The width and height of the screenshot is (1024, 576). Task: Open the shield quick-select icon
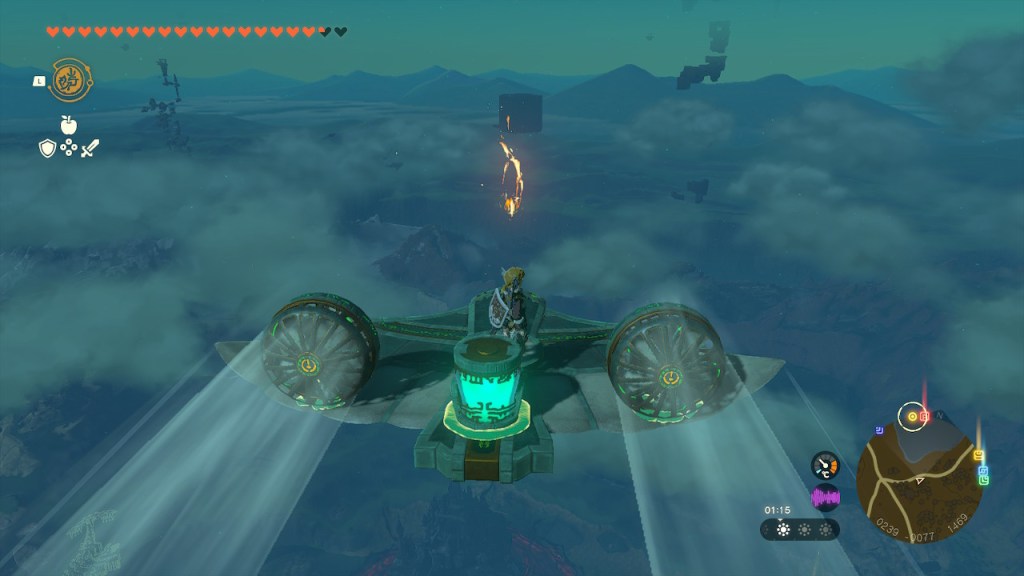click(x=46, y=148)
